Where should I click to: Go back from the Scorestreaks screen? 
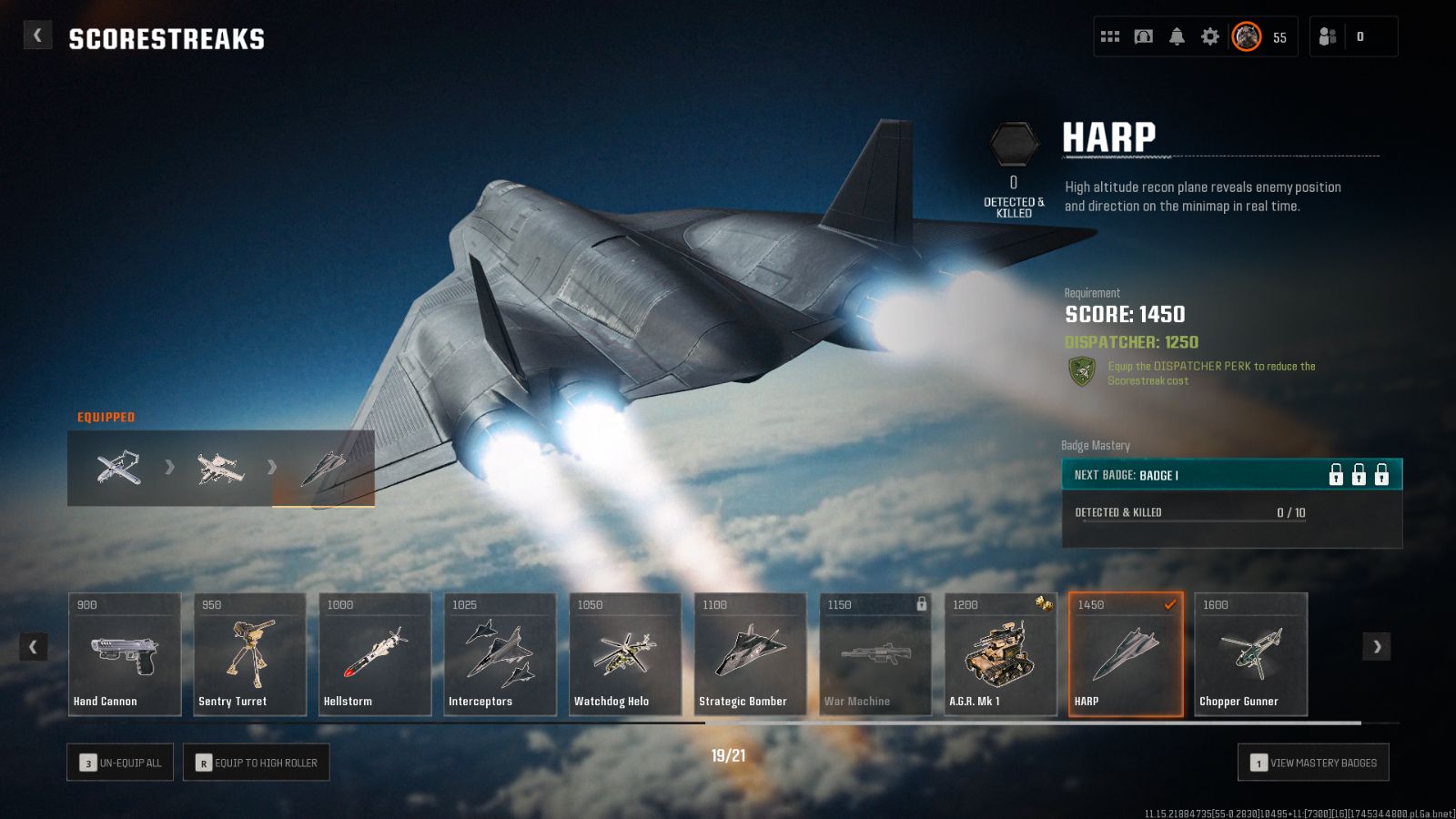point(37,34)
